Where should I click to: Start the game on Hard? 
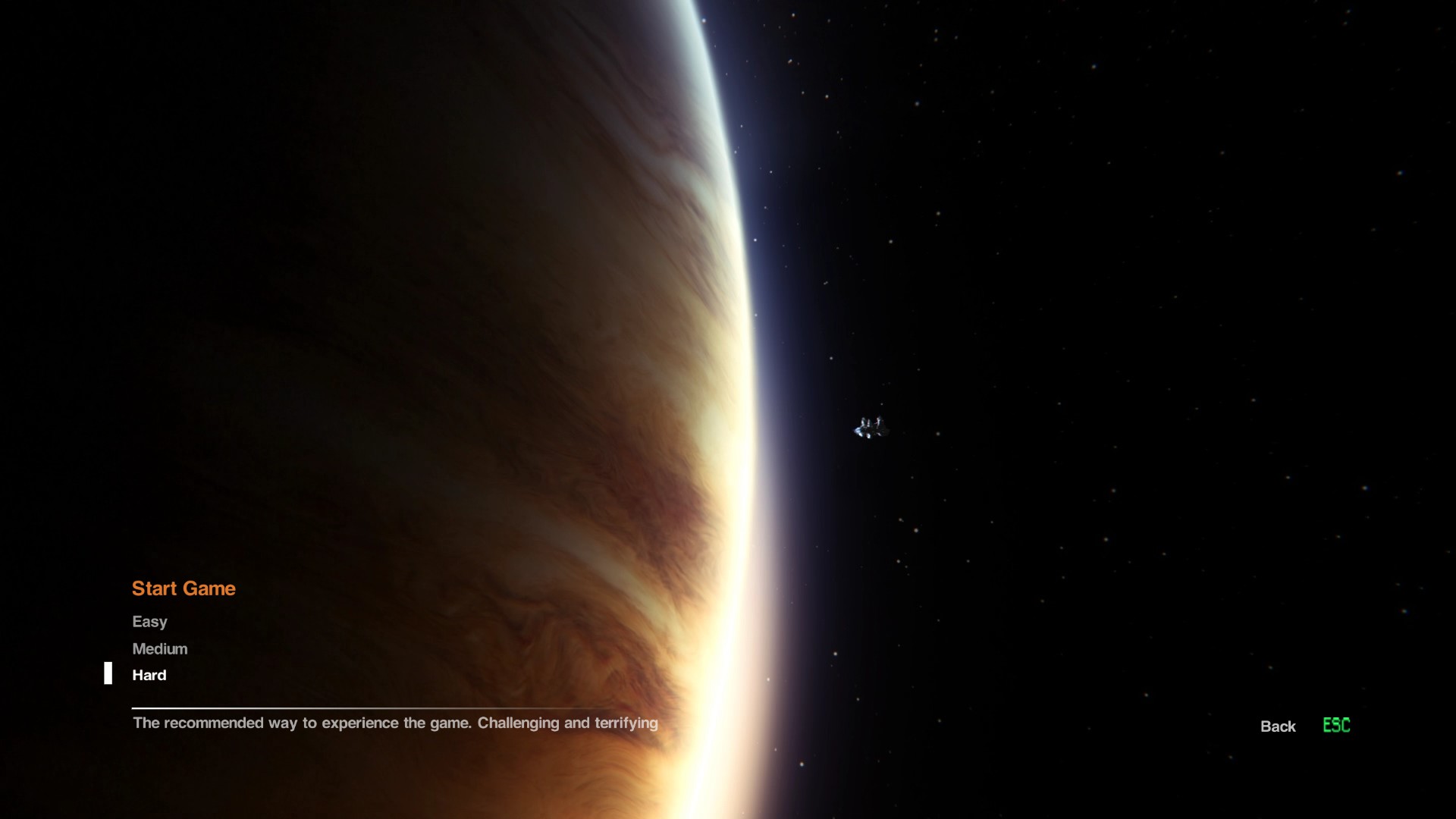(149, 676)
